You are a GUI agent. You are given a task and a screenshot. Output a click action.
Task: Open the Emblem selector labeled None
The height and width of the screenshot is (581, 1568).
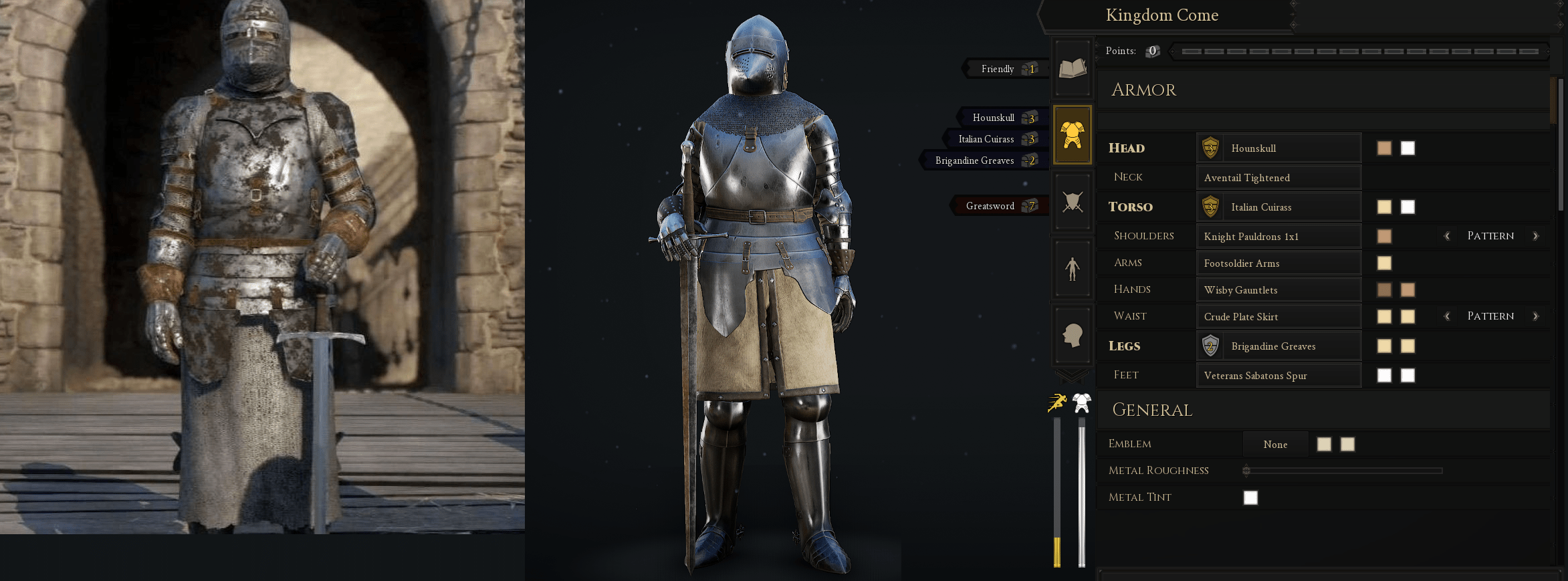[x=1275, y=444]
